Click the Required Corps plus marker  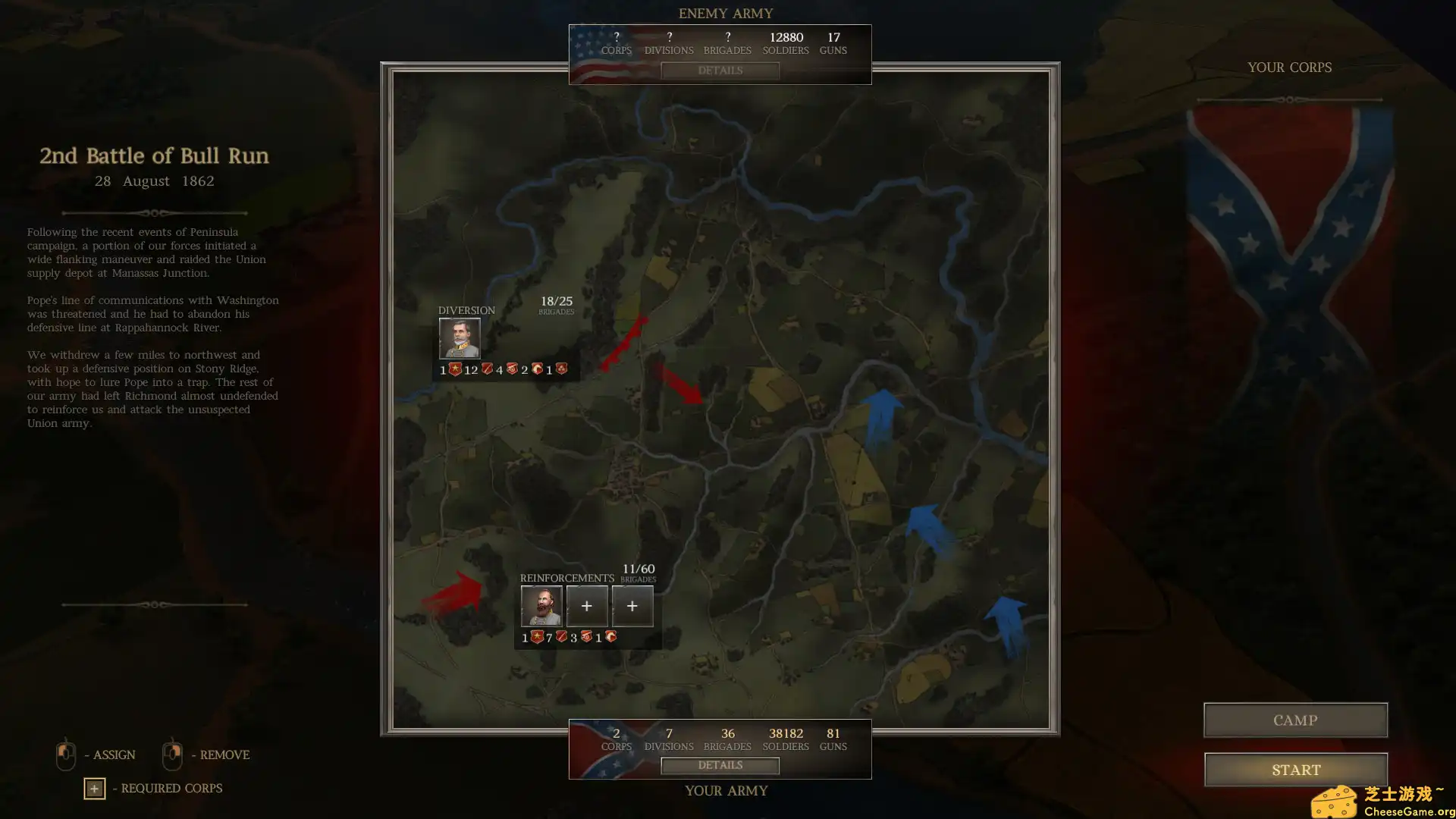[x=94, y=789]
